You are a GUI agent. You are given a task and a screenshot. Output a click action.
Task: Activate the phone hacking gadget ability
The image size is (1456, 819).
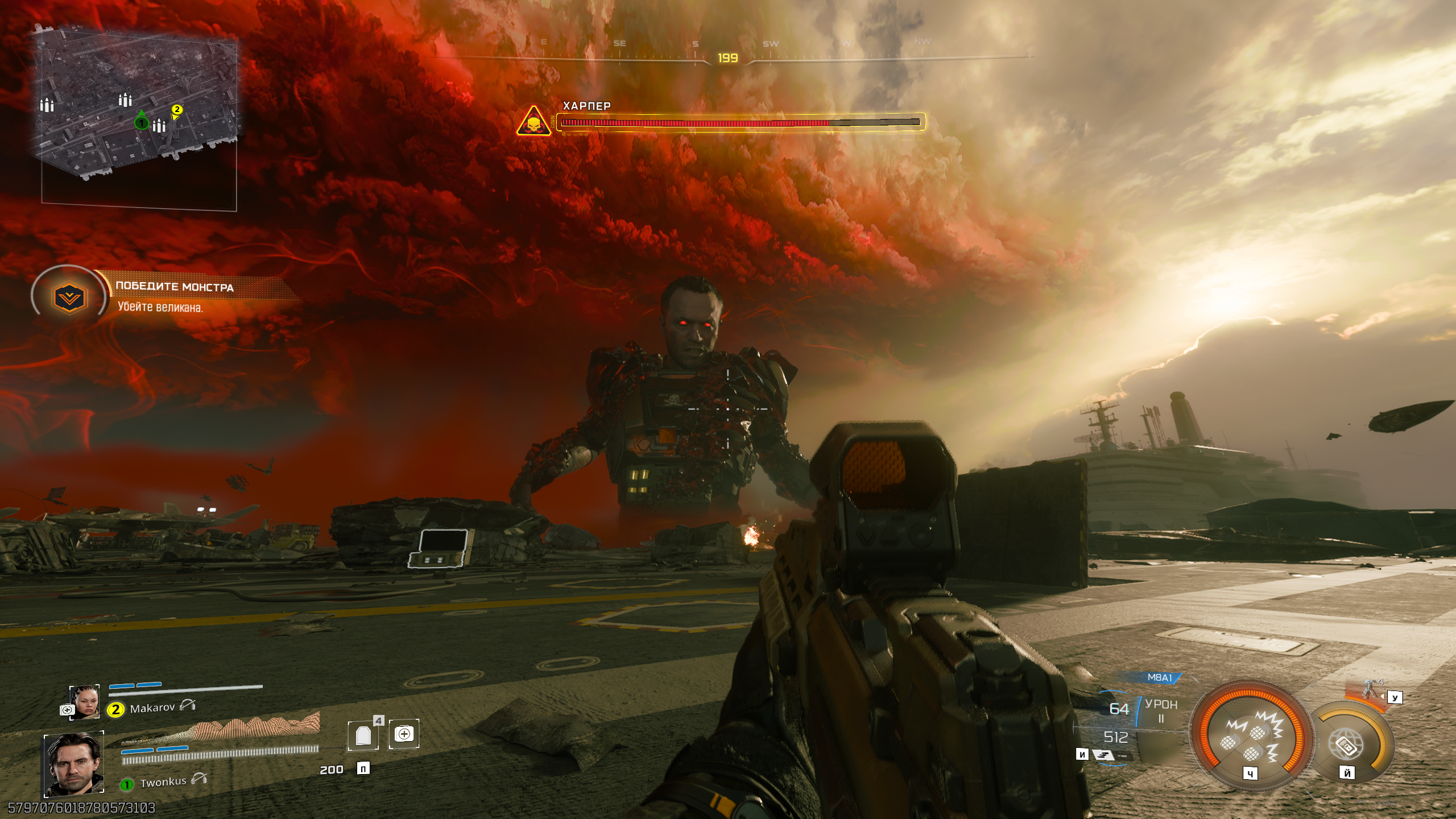[1347, 743]
